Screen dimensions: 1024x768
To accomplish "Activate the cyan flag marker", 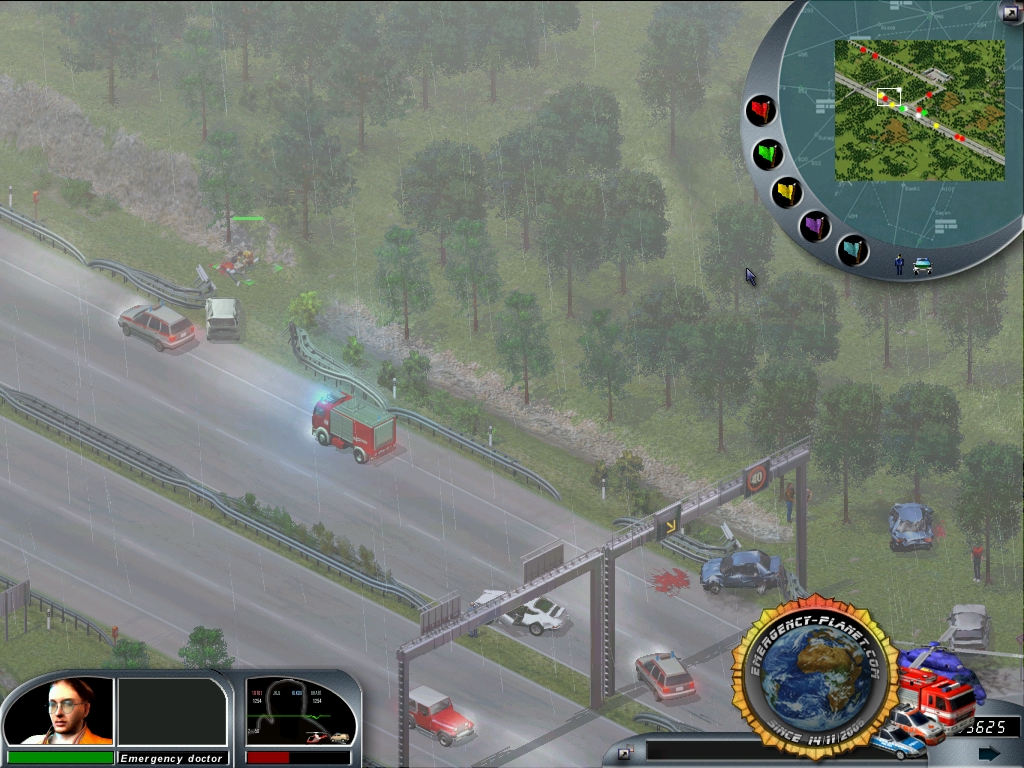I will pyautogui.click(x=852, y=250).
